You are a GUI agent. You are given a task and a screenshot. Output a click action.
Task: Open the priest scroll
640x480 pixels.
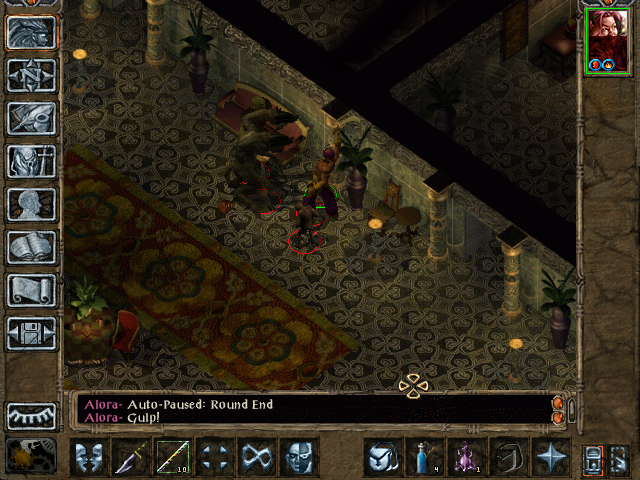(x=32, y=290)
